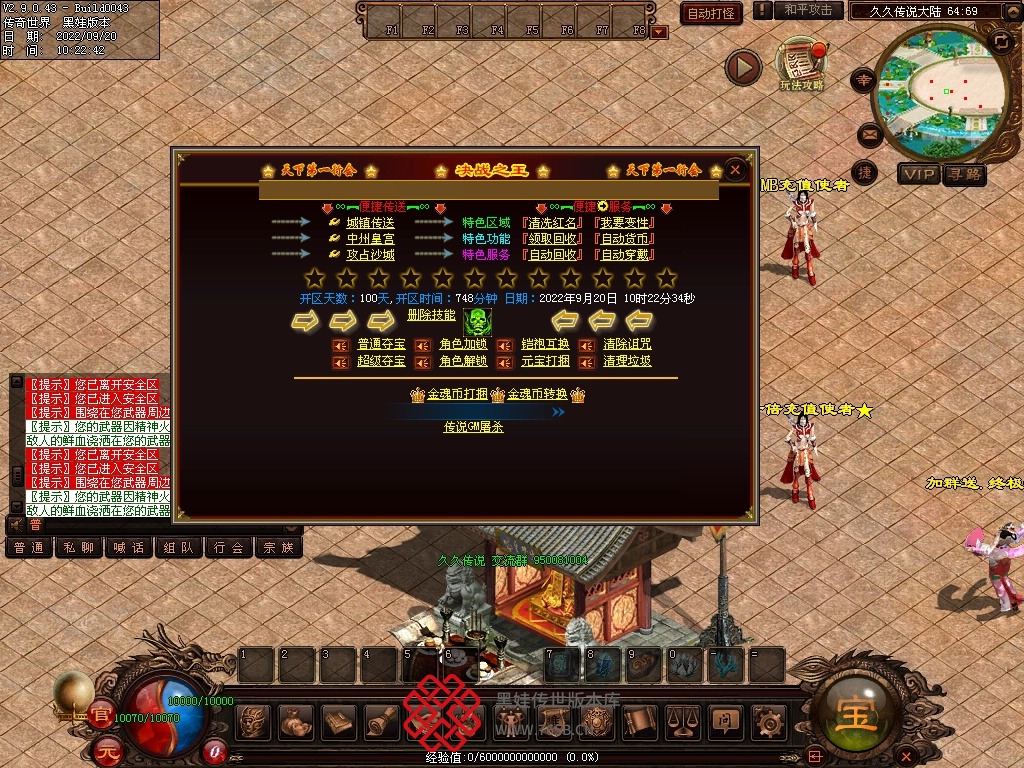Viewport: 1024px width, 768px height.
Task: Open the mail envelope icon
Action: [868, 134]
